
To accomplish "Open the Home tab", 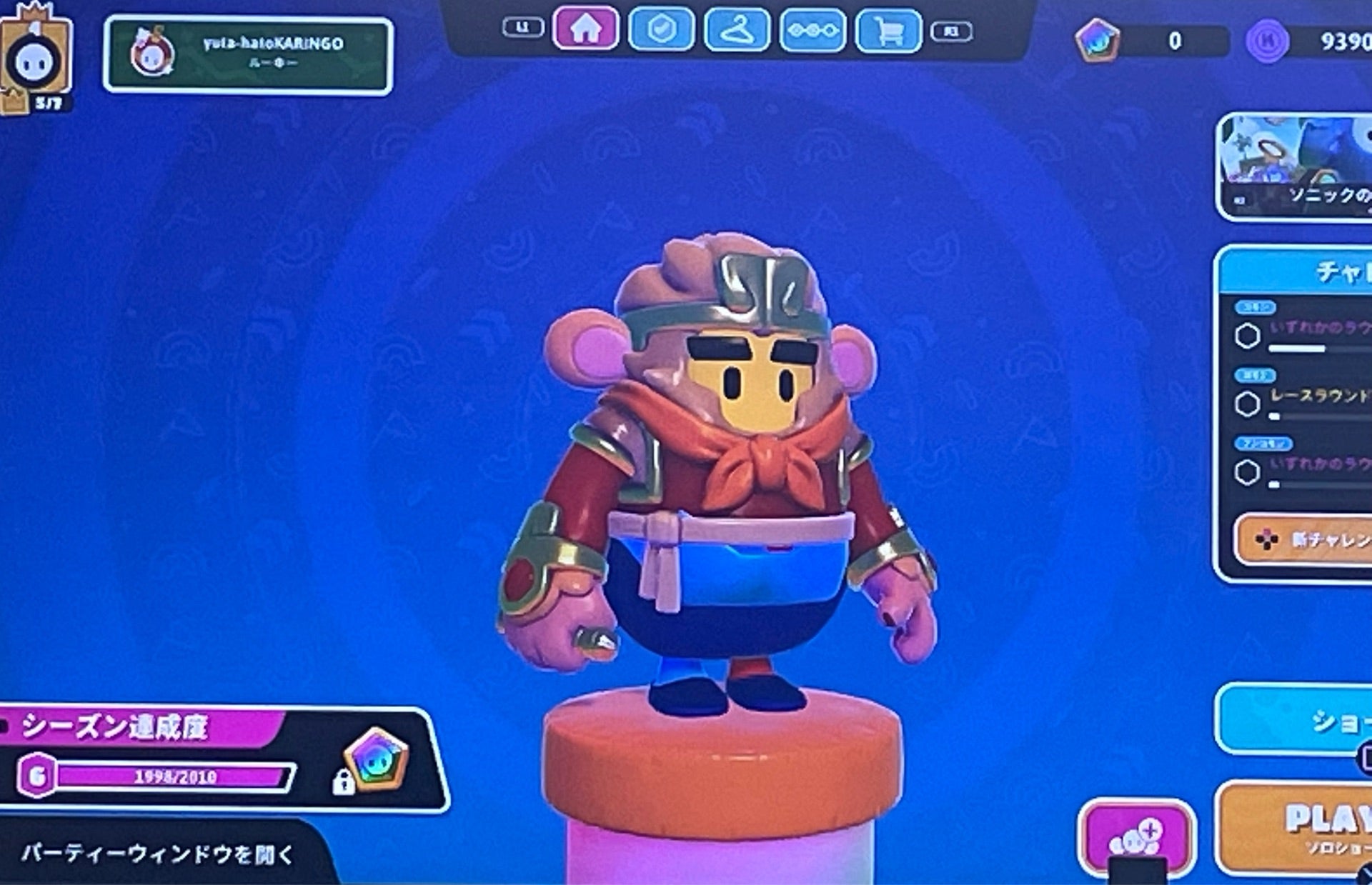I will (x=585, y=29).
